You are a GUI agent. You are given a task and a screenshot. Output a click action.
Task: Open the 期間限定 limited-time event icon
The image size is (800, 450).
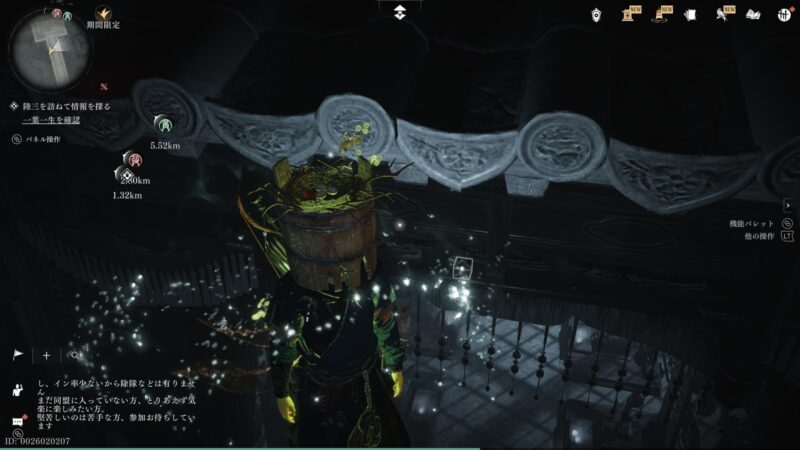pyautogui.click(x=102, y=14)
